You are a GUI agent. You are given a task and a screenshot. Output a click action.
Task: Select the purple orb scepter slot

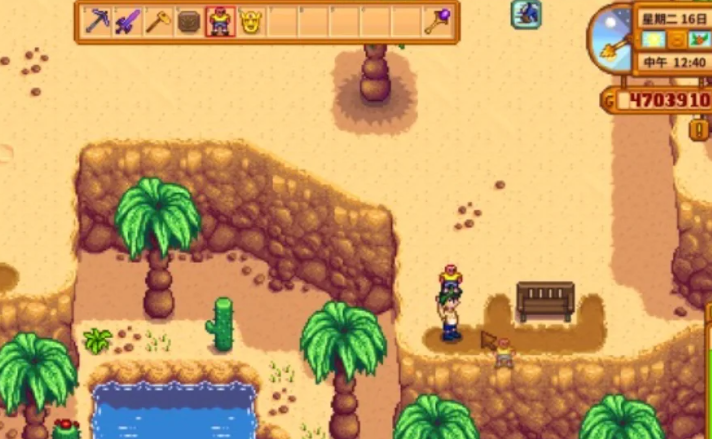435,21
